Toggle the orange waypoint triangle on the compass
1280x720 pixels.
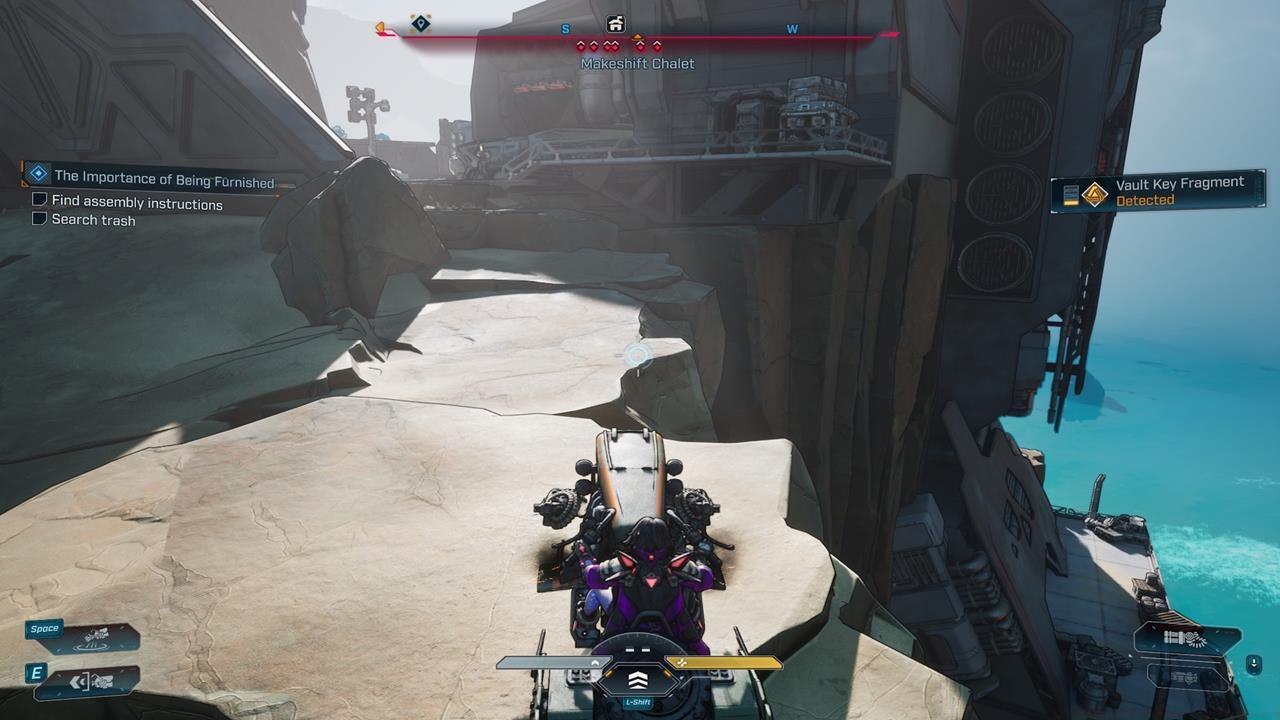638,37
